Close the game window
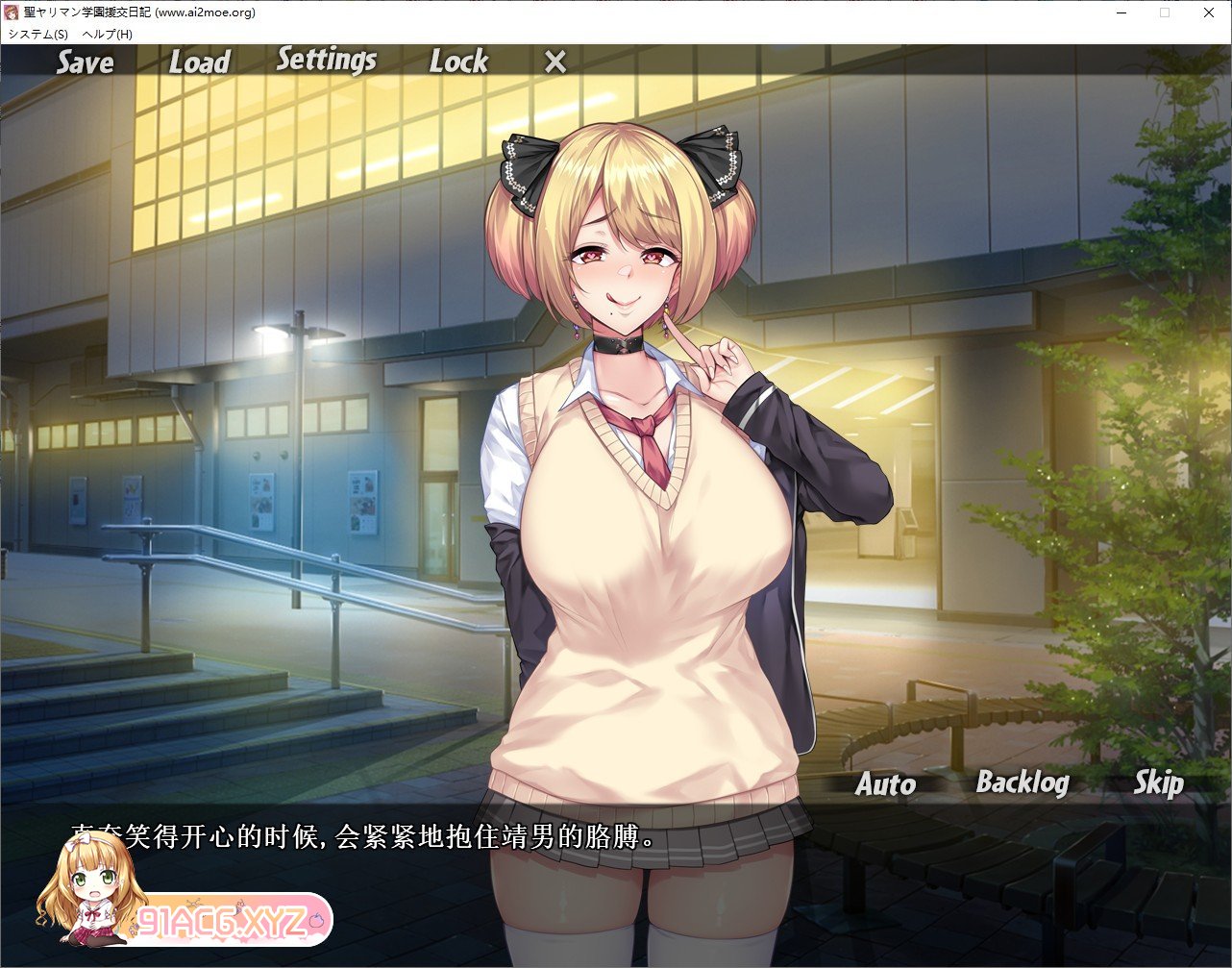The width and height of the screenshot is (1232, 968). 1208,12
